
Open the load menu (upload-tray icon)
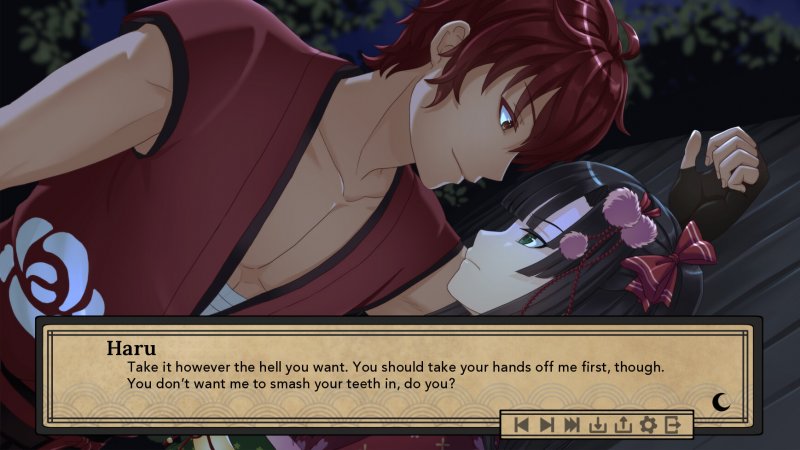pos(623,425)
